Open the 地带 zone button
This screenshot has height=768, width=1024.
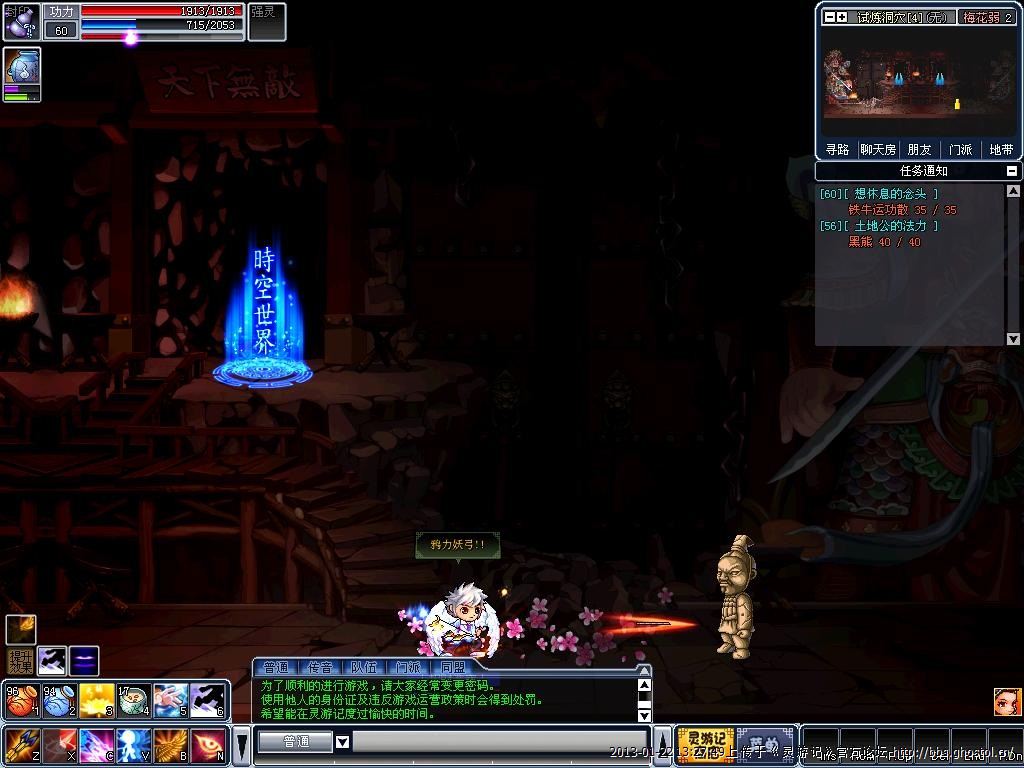point(1001,150)
